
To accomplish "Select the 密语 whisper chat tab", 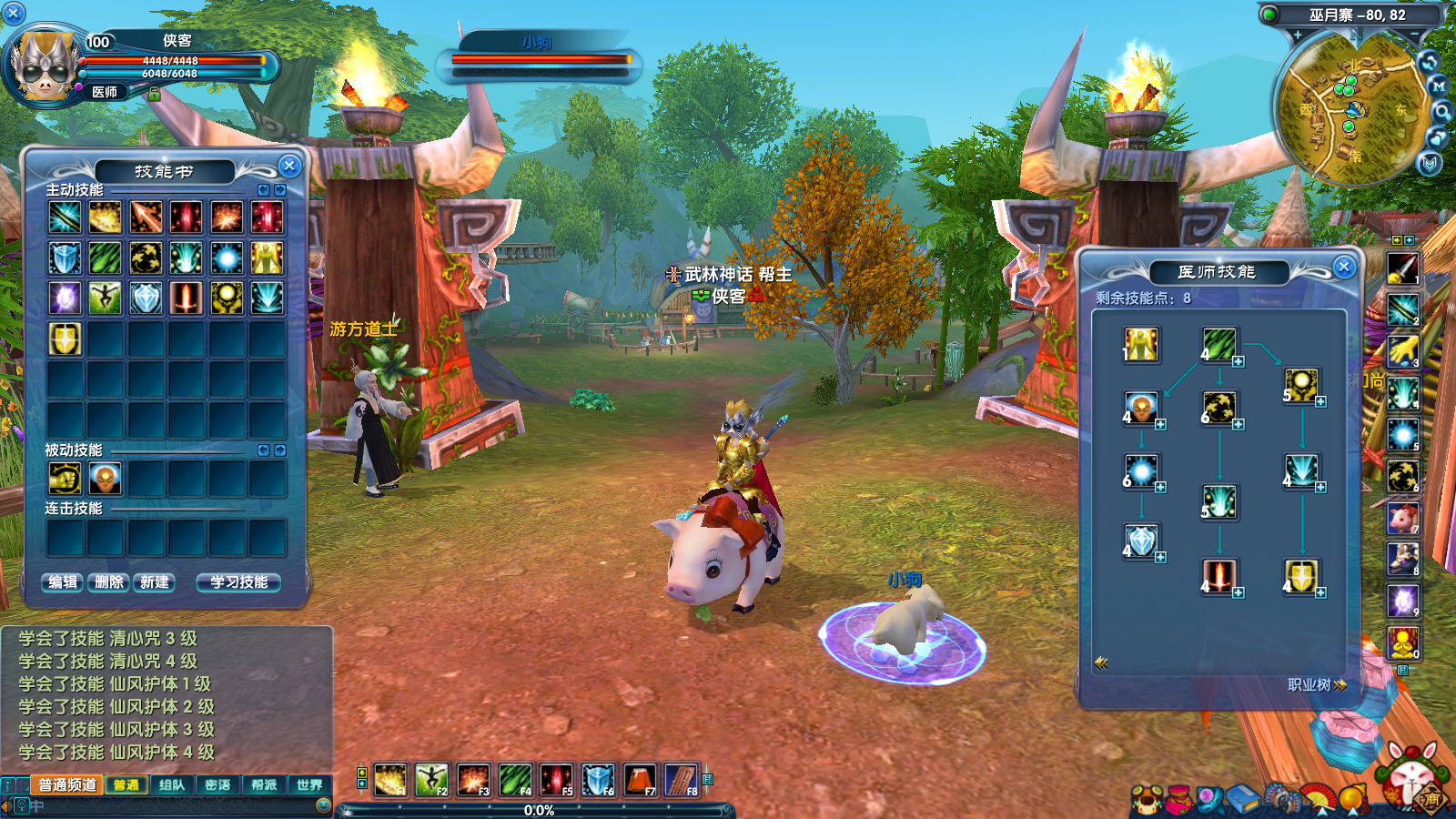I will [x=217, y=784].
